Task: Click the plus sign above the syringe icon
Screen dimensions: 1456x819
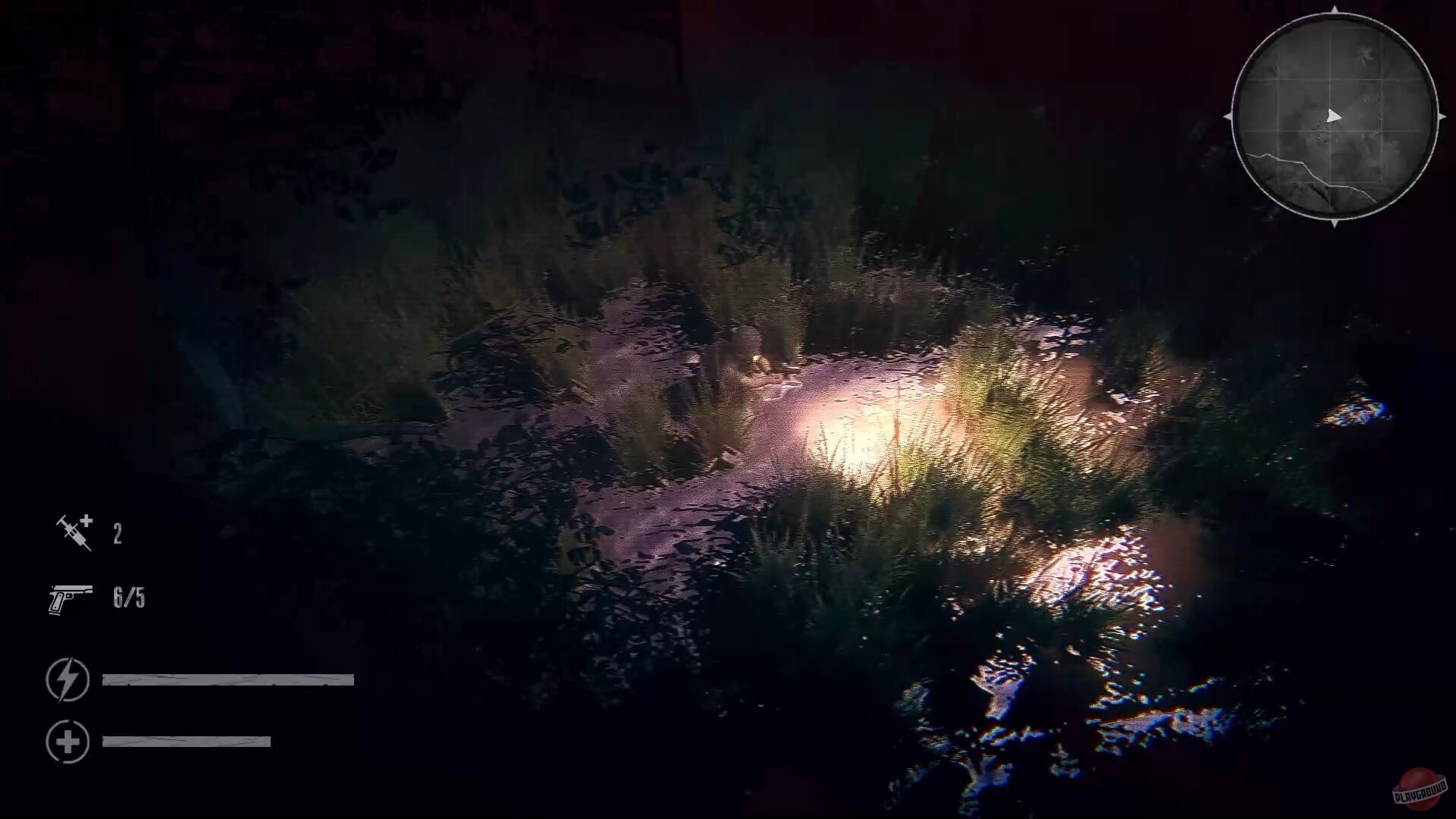Action: (86, 521)
